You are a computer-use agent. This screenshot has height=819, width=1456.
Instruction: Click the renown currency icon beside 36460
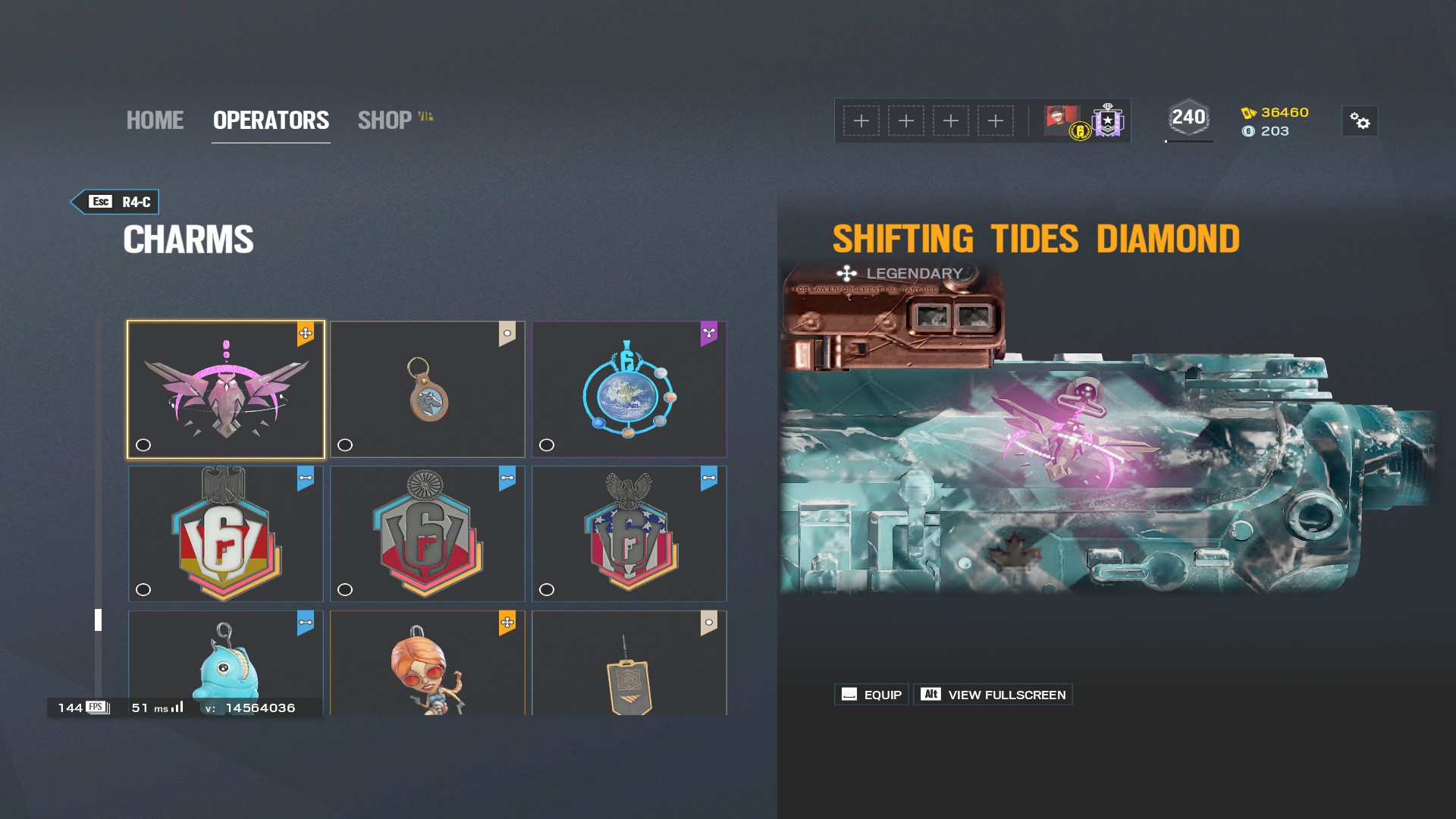[x=1250, y=113]
